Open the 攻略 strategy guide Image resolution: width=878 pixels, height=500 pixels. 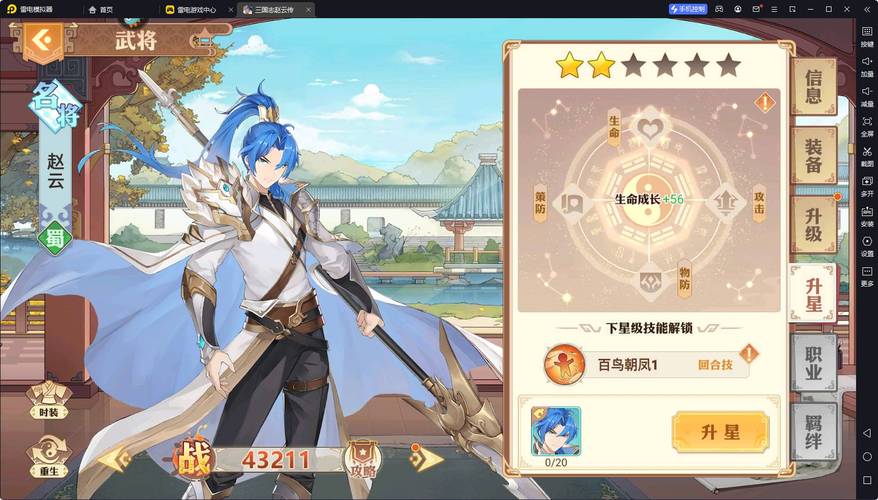363,458
